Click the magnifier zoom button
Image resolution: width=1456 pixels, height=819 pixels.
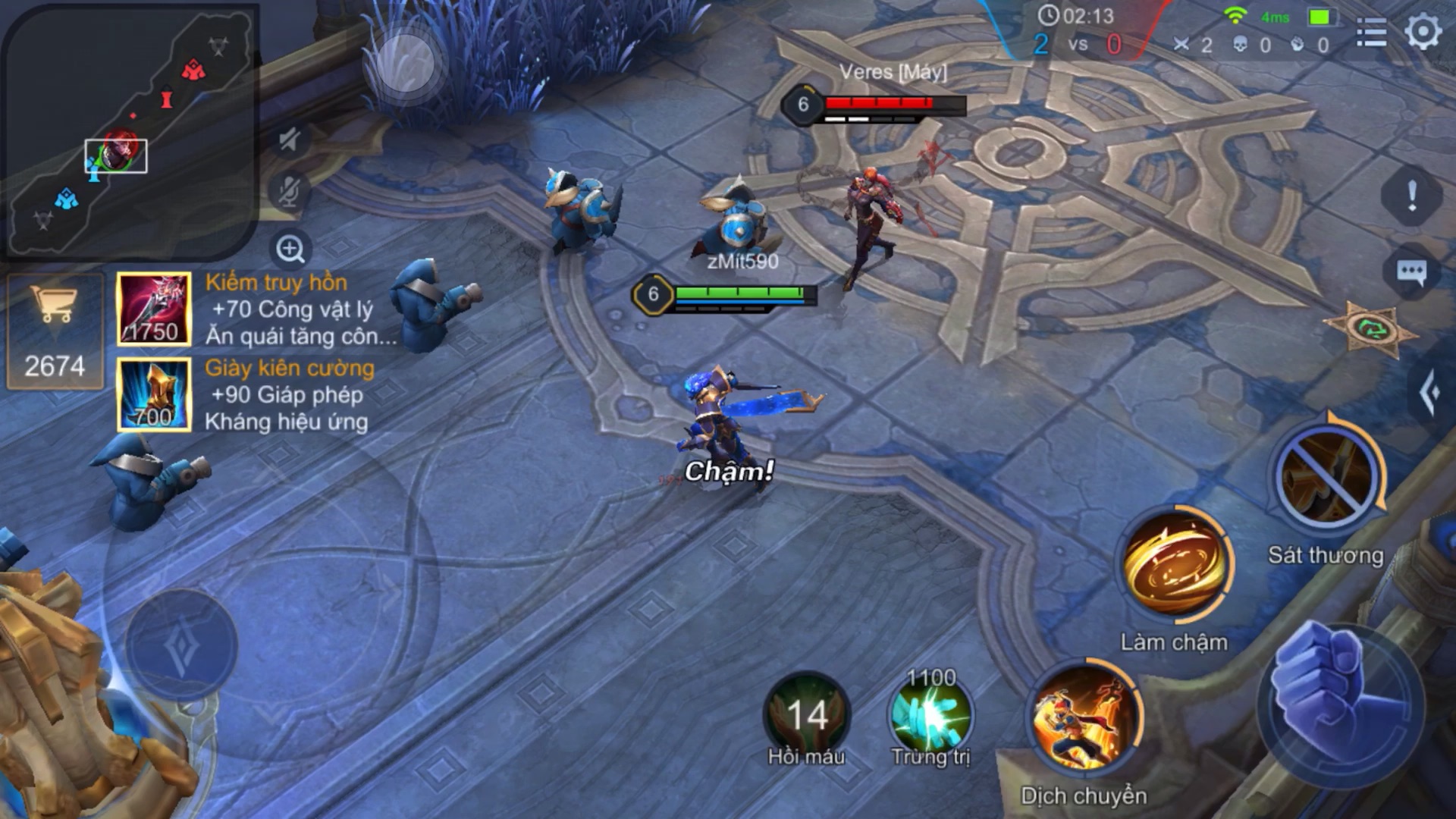click(290, 249)
